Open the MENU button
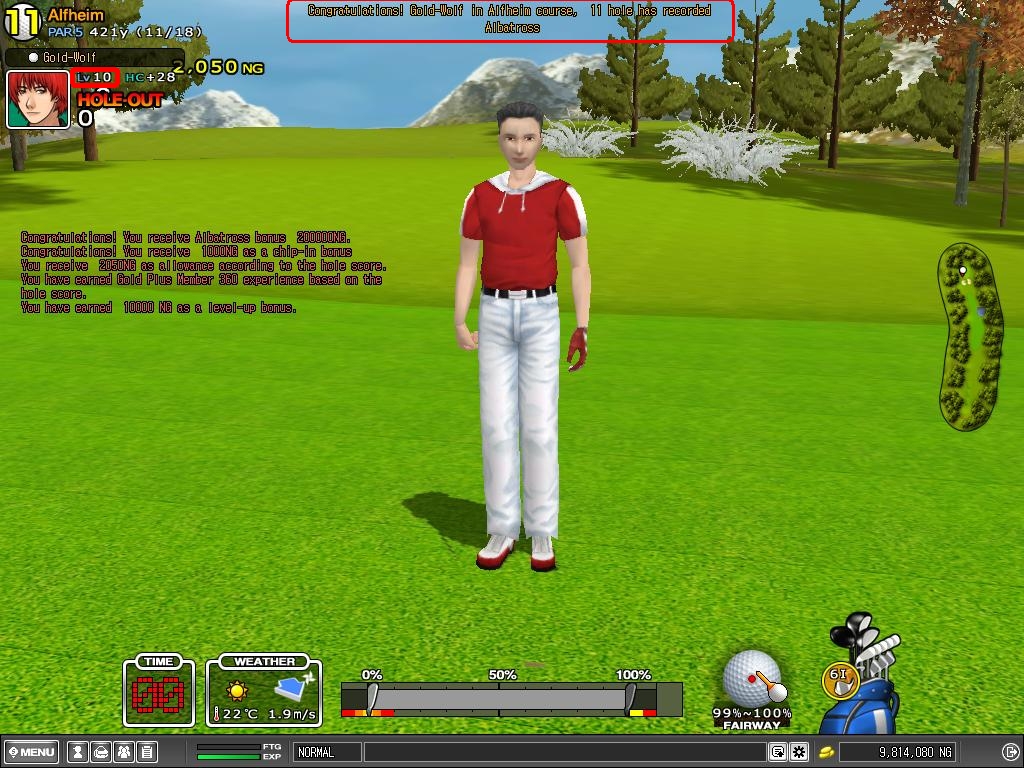 tap(32, 752)
